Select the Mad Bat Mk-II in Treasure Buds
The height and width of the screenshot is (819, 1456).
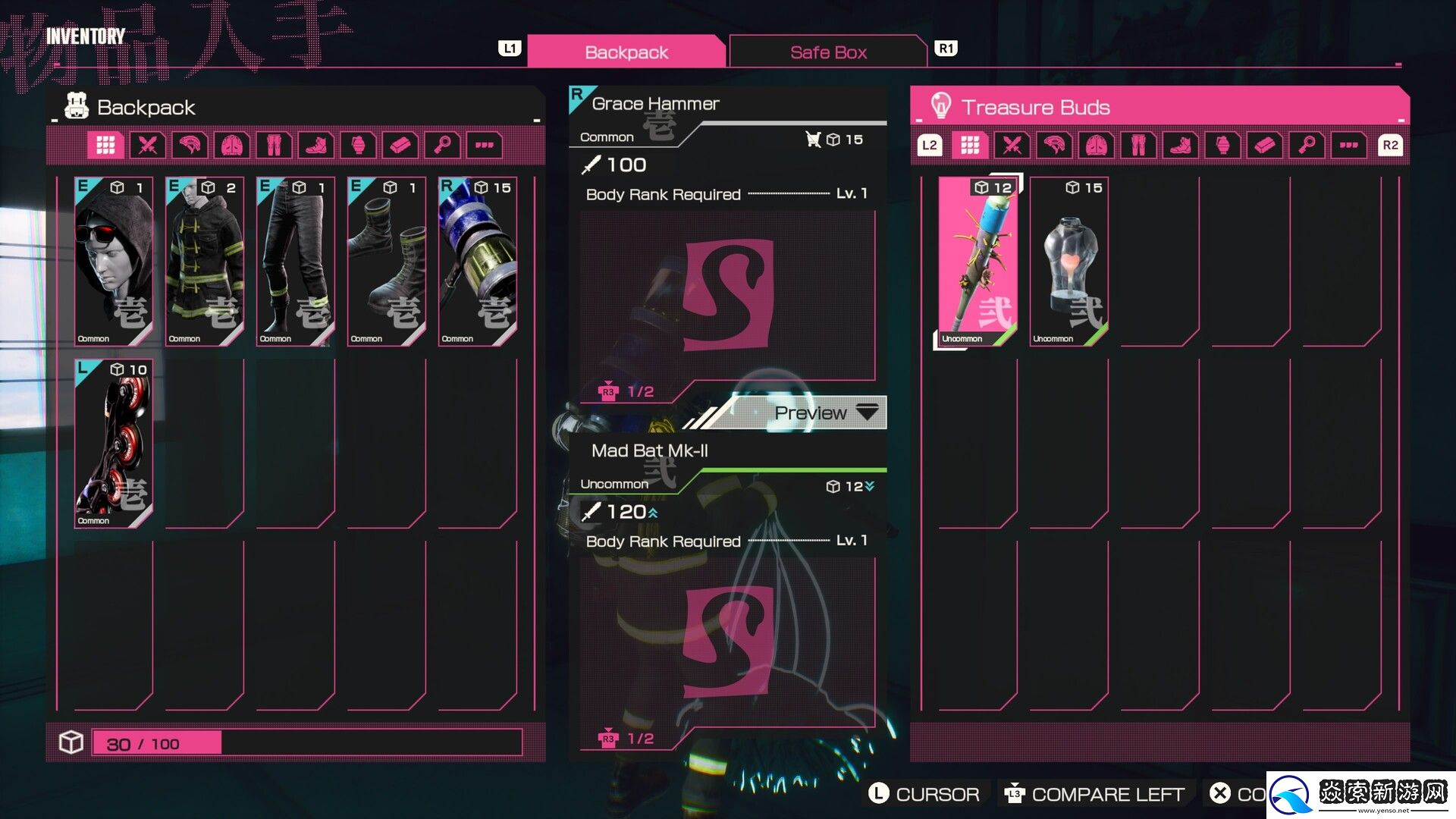coord(977,262)
